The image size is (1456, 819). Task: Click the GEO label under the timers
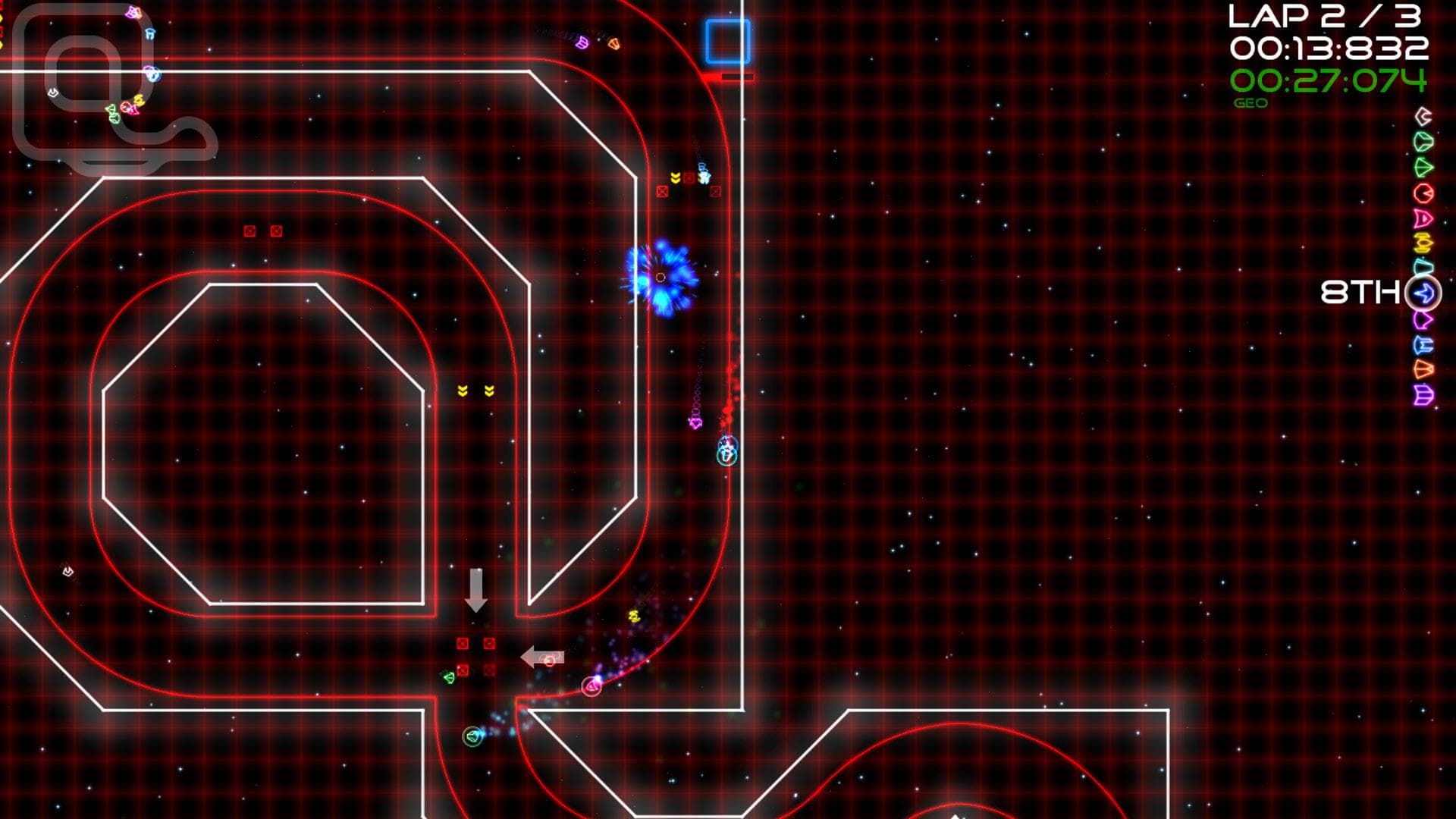pos(1252,102)
